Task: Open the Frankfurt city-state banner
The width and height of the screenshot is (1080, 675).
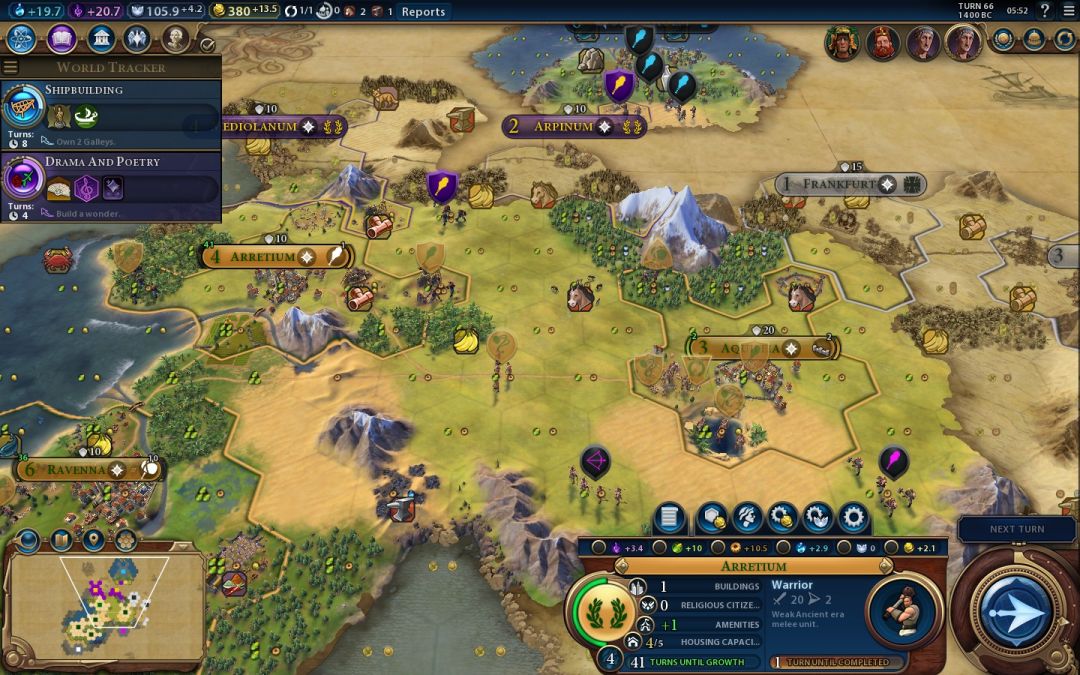Action: pos(838,185)
